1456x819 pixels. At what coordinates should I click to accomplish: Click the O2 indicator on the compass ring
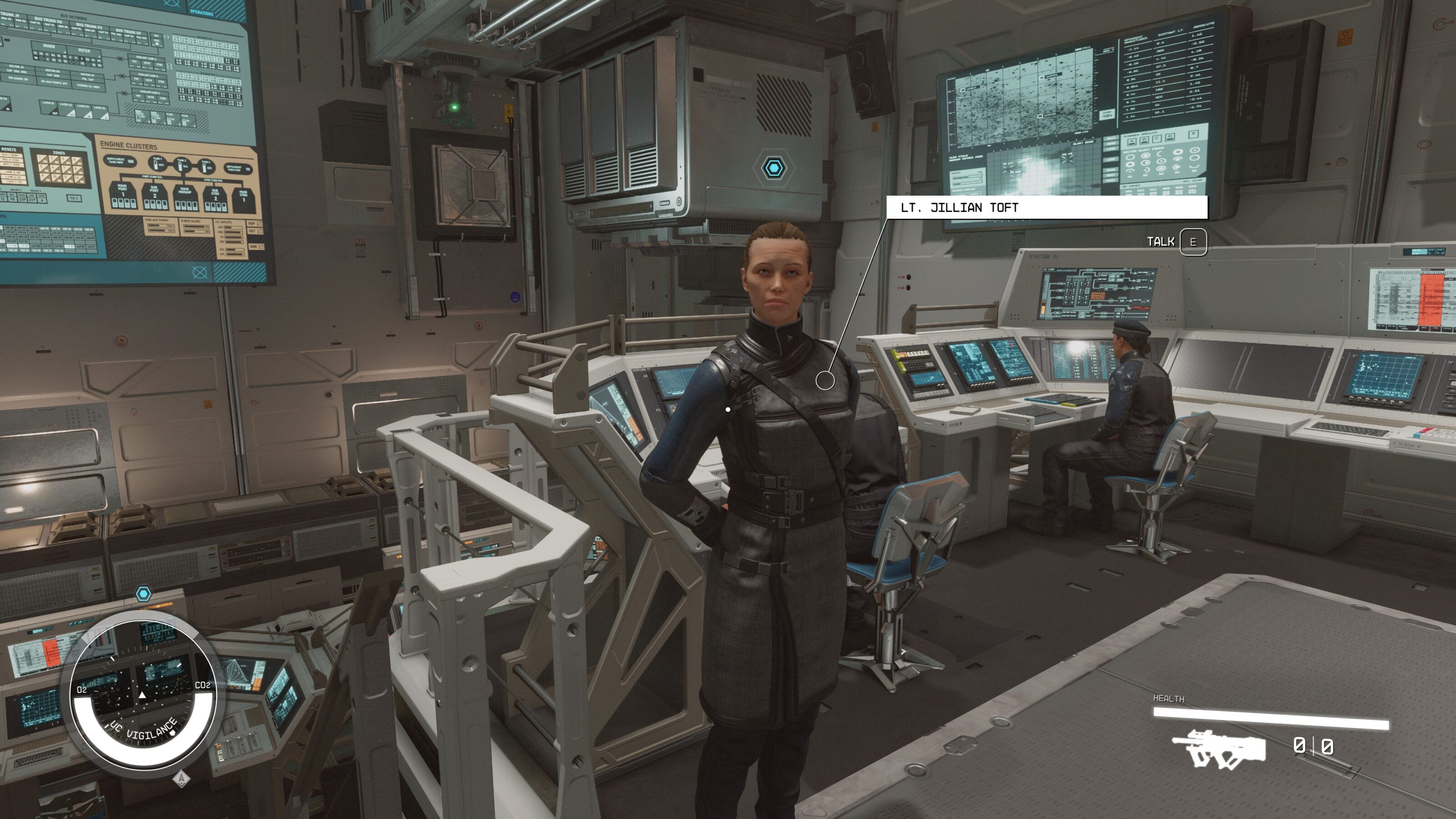[82, 689]
